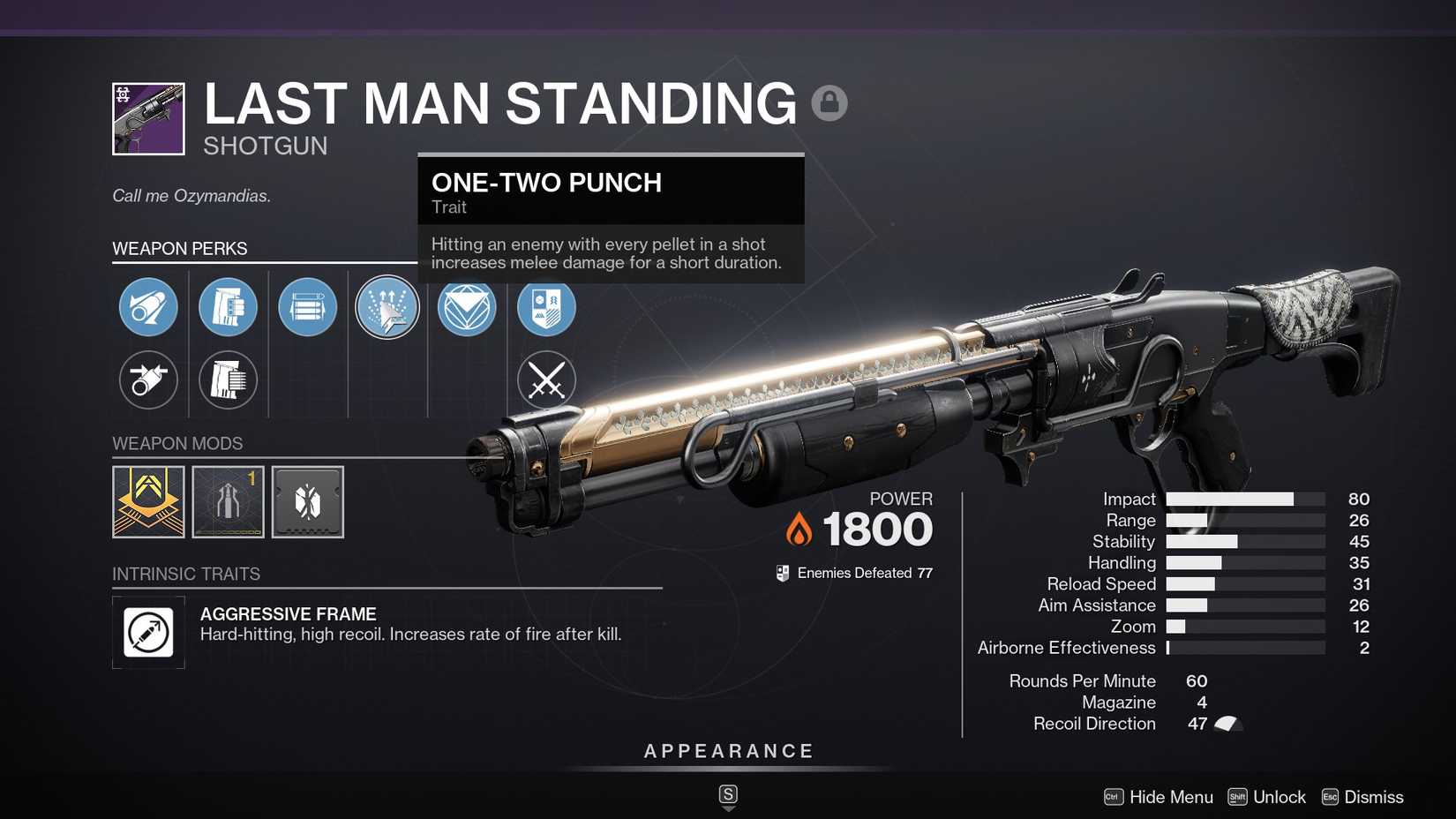
Task: Click the Aggressive Frame intrinsic trait icon
Action: (148, 632)
